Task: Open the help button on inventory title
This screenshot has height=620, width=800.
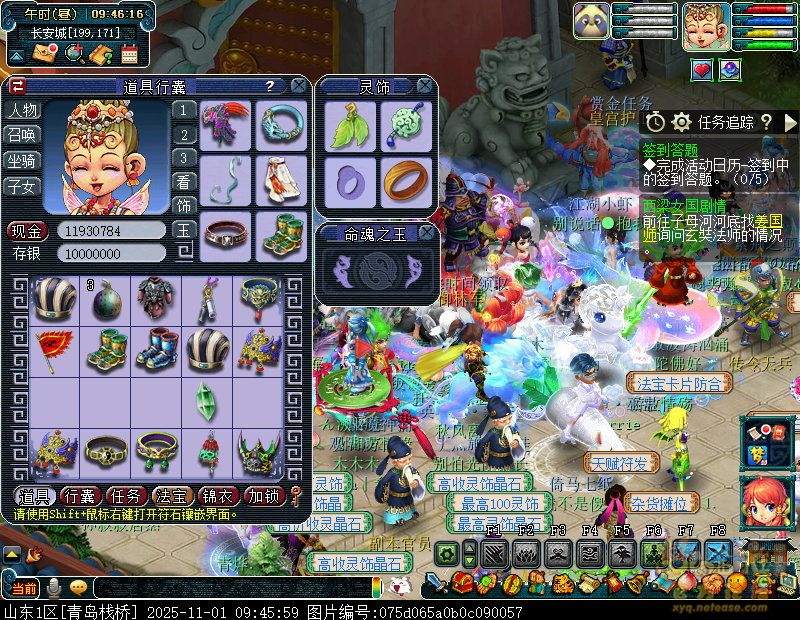Action: (x=269, y=87)
